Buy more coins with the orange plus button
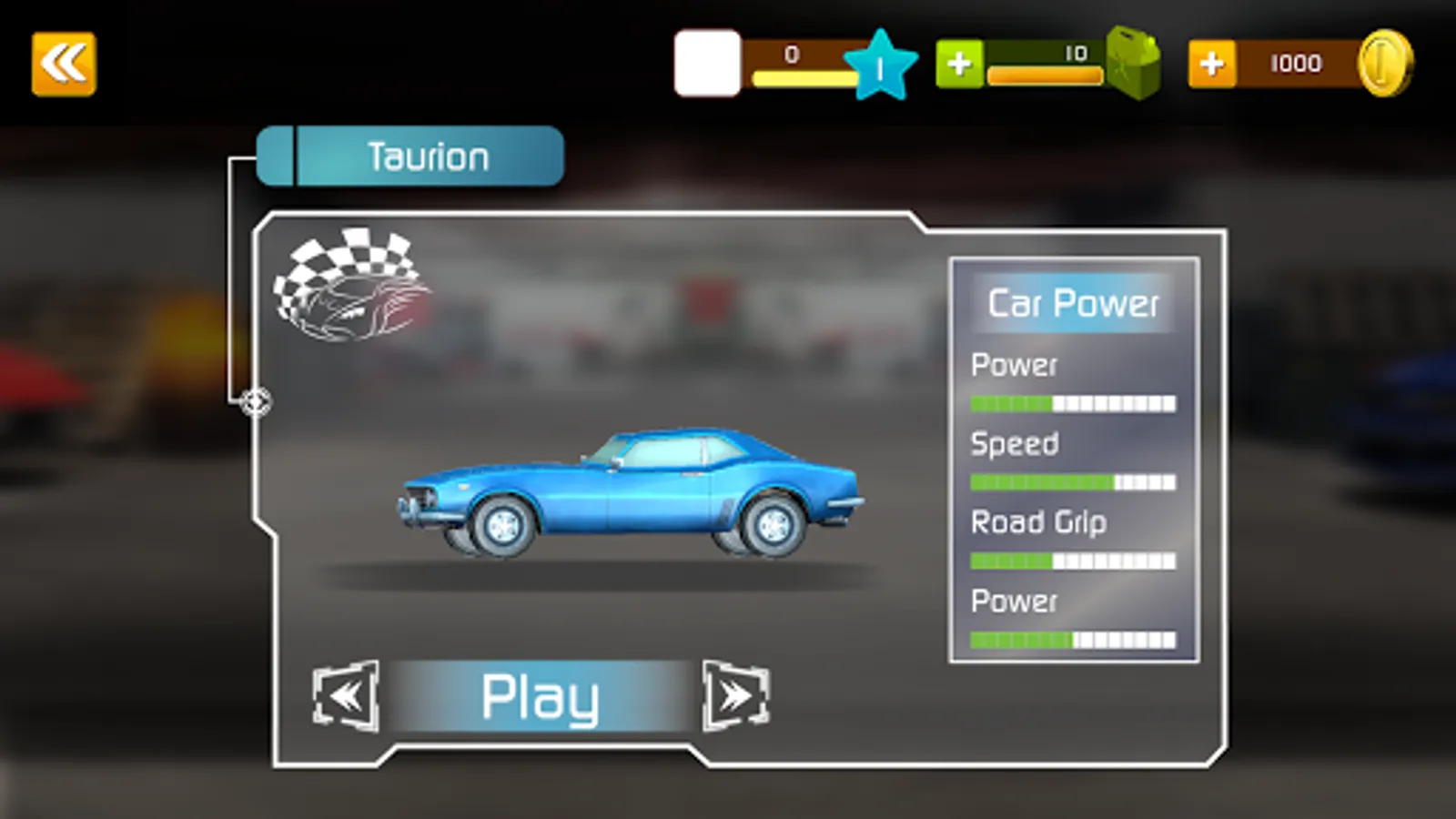This screenshot has height=819, width=1456. tap(1211, 64)
